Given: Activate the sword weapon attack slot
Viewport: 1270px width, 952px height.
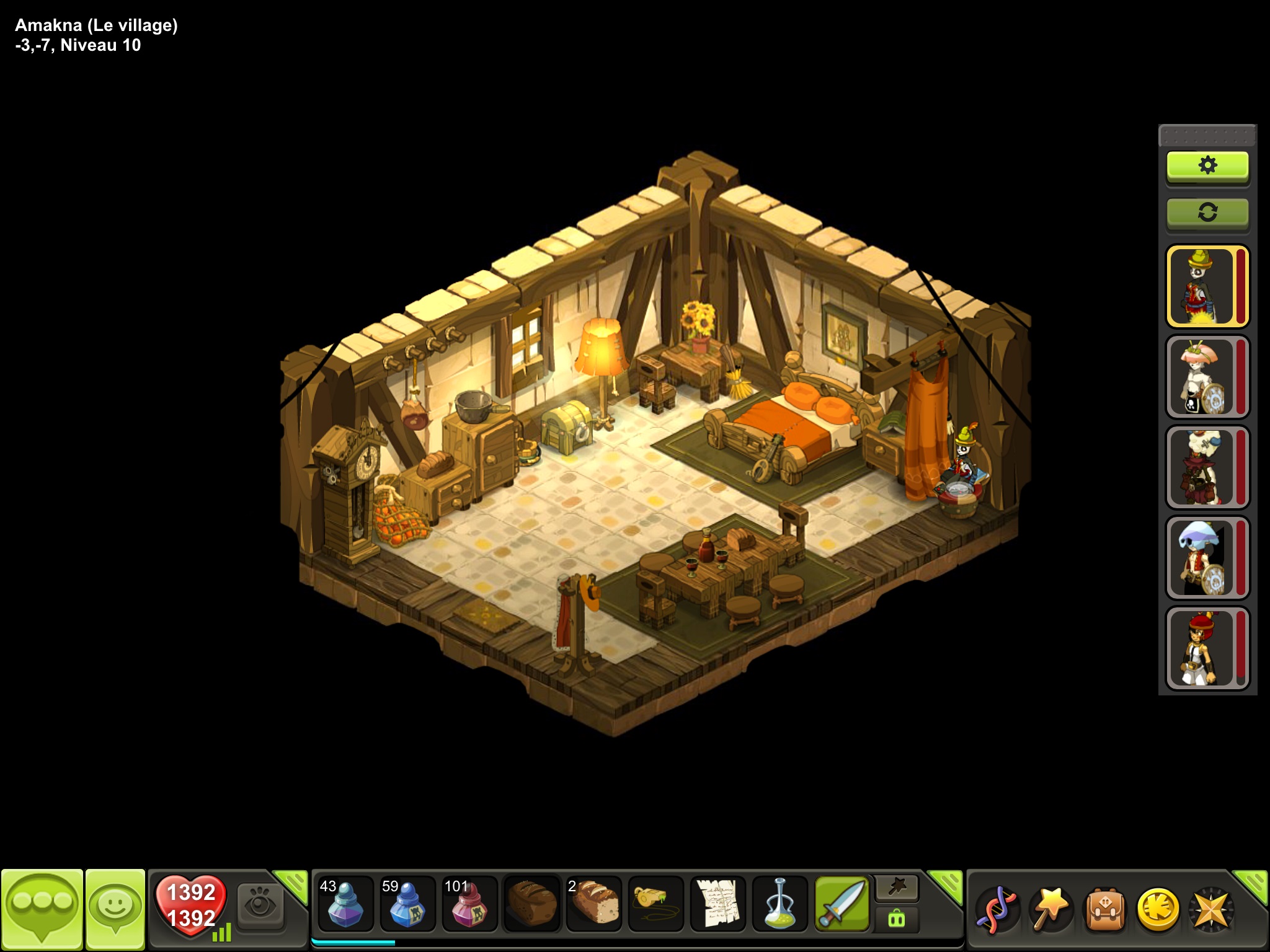Looking at the screenshot, I should 841,904.
